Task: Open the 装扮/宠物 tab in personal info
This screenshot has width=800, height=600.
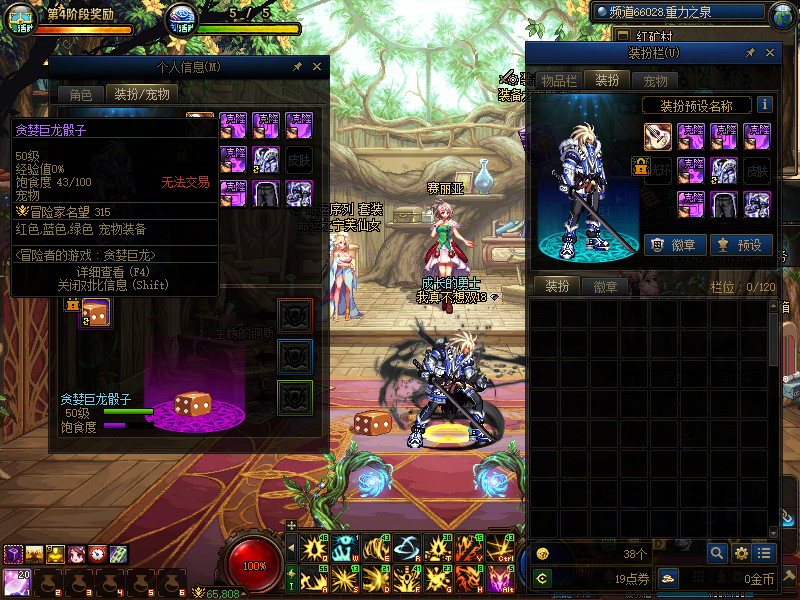Action: (141, 95)
